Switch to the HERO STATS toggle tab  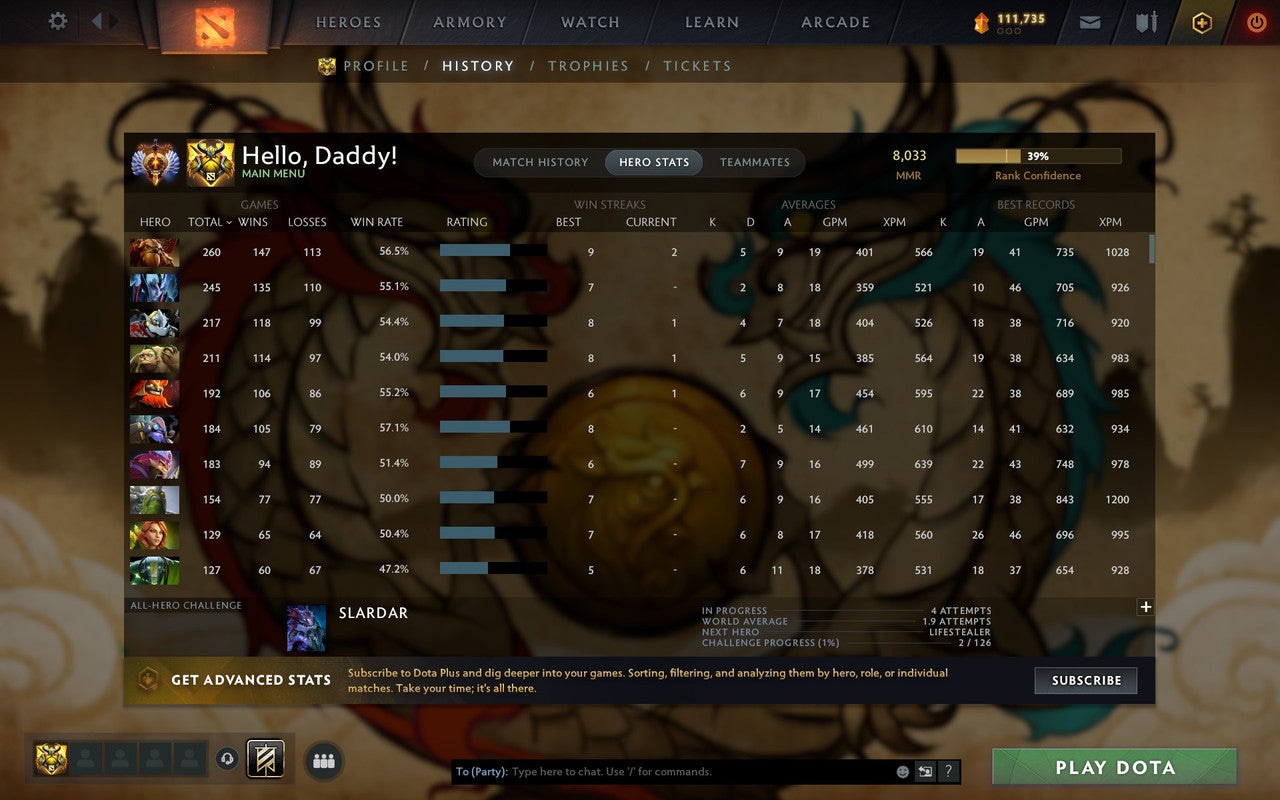[653, 161]
